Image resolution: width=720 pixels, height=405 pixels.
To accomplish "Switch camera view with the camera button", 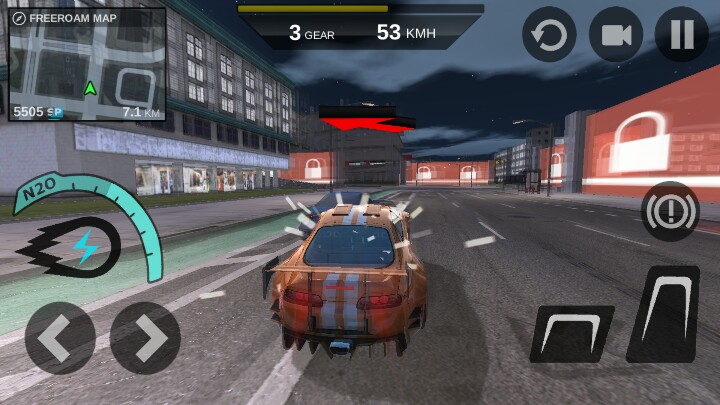I will point(616,36).
